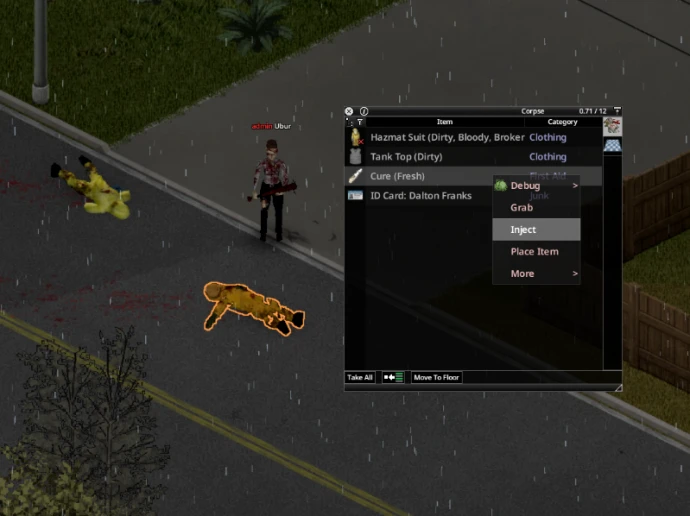Click the Move To Floor button
The image size is (690, 516).
436,378
